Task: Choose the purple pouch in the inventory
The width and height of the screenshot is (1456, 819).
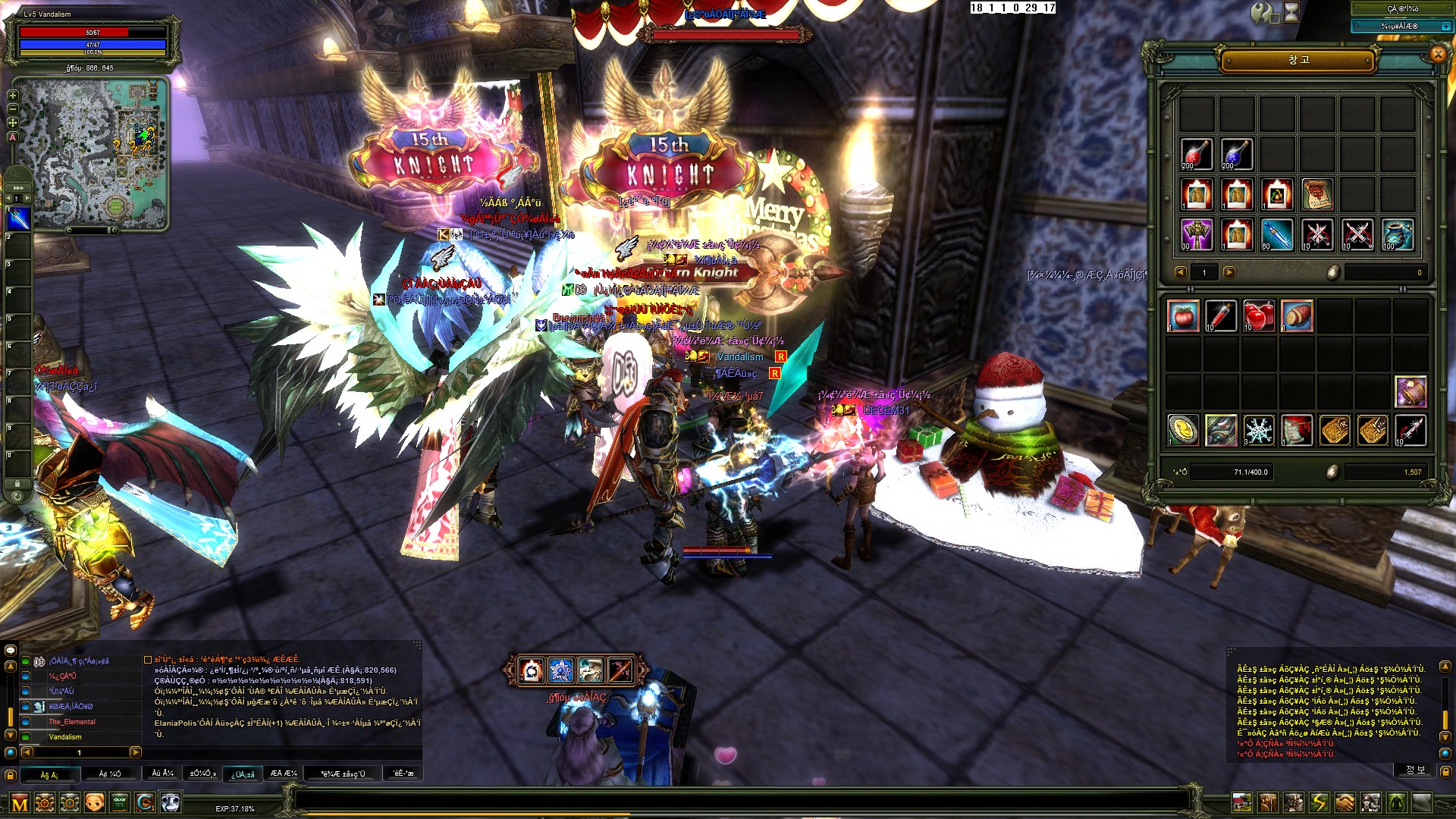Action: [x=1410, y=392]
